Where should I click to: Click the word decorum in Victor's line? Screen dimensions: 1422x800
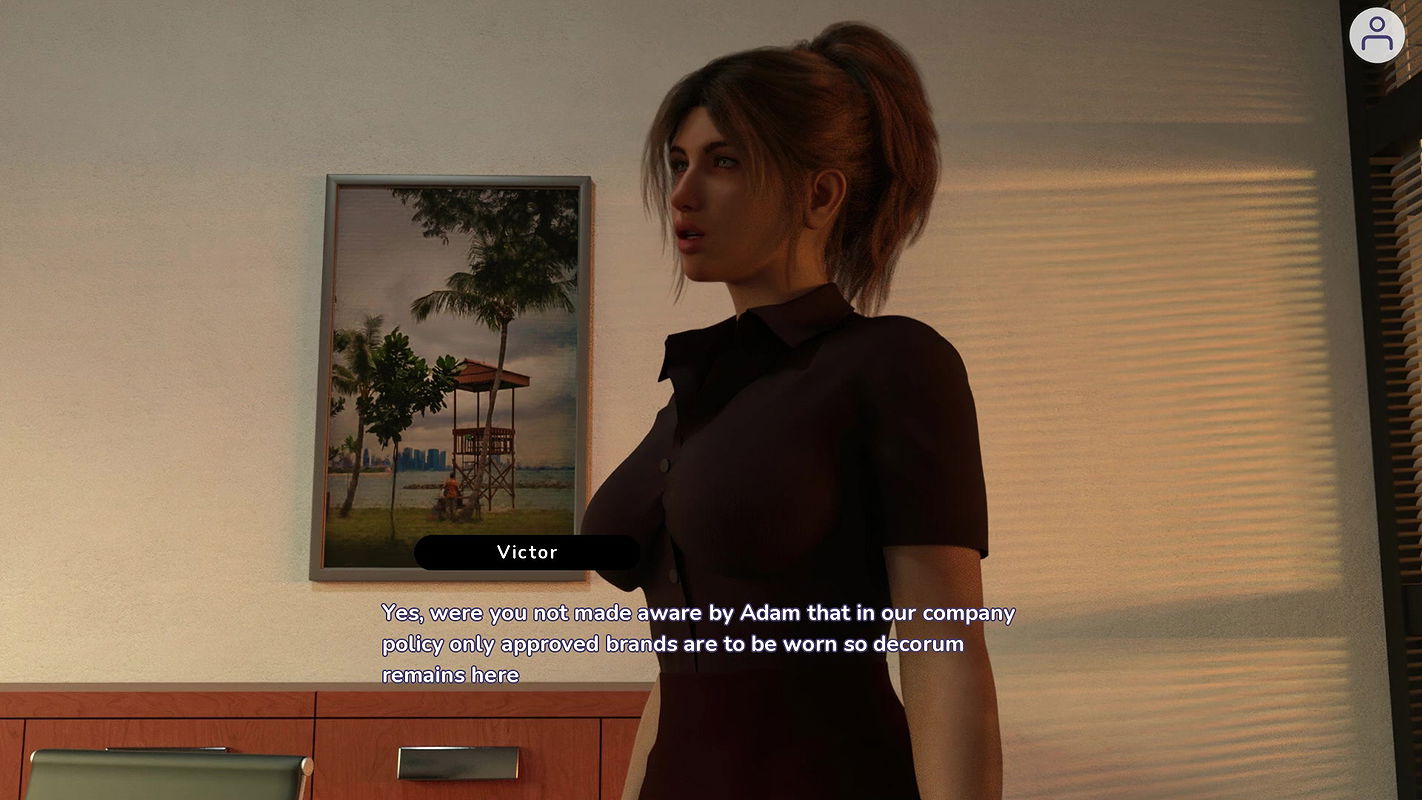pyautogui.click(x=920, y=643)
